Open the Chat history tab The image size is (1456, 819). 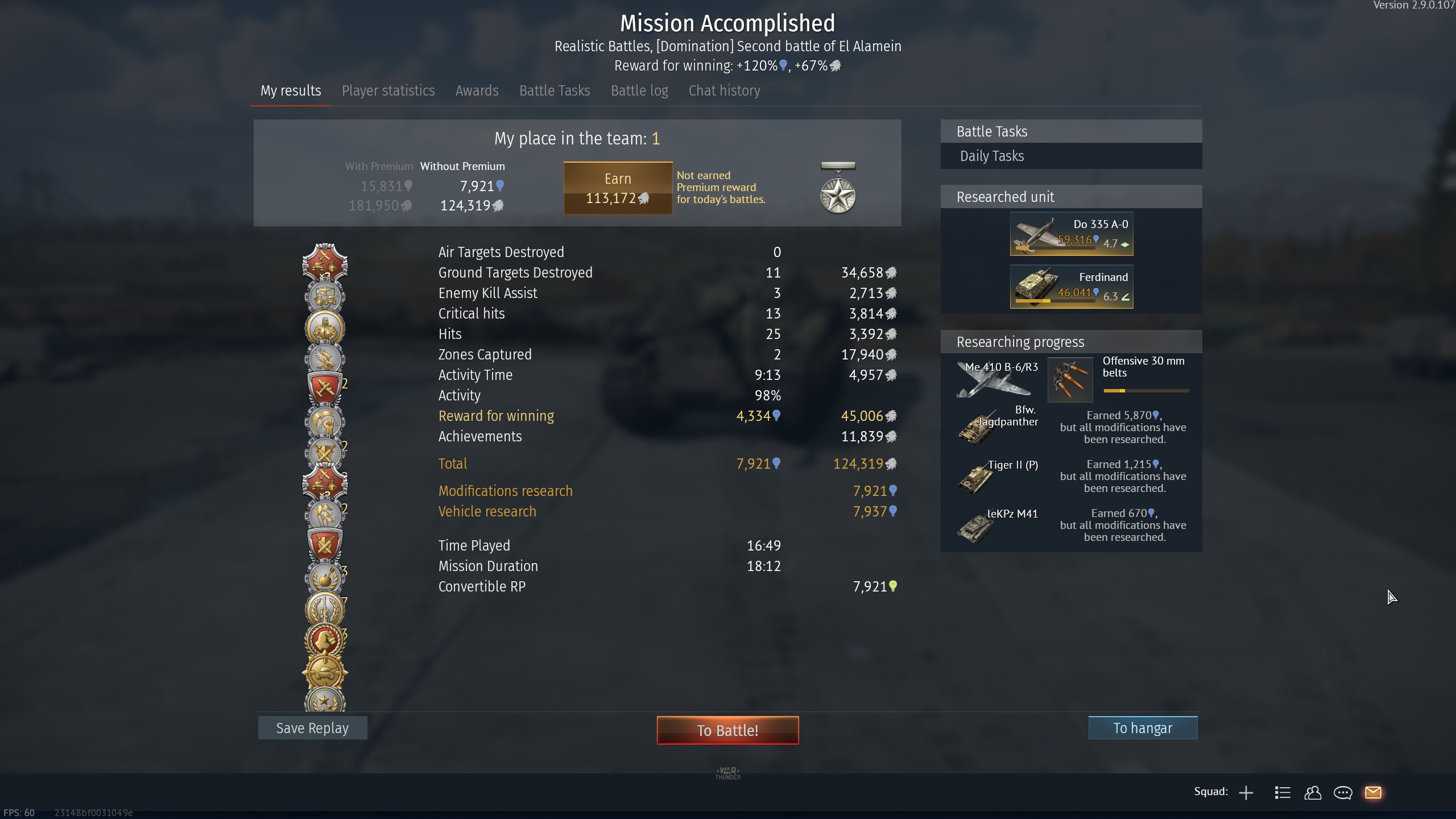[724, 91]
